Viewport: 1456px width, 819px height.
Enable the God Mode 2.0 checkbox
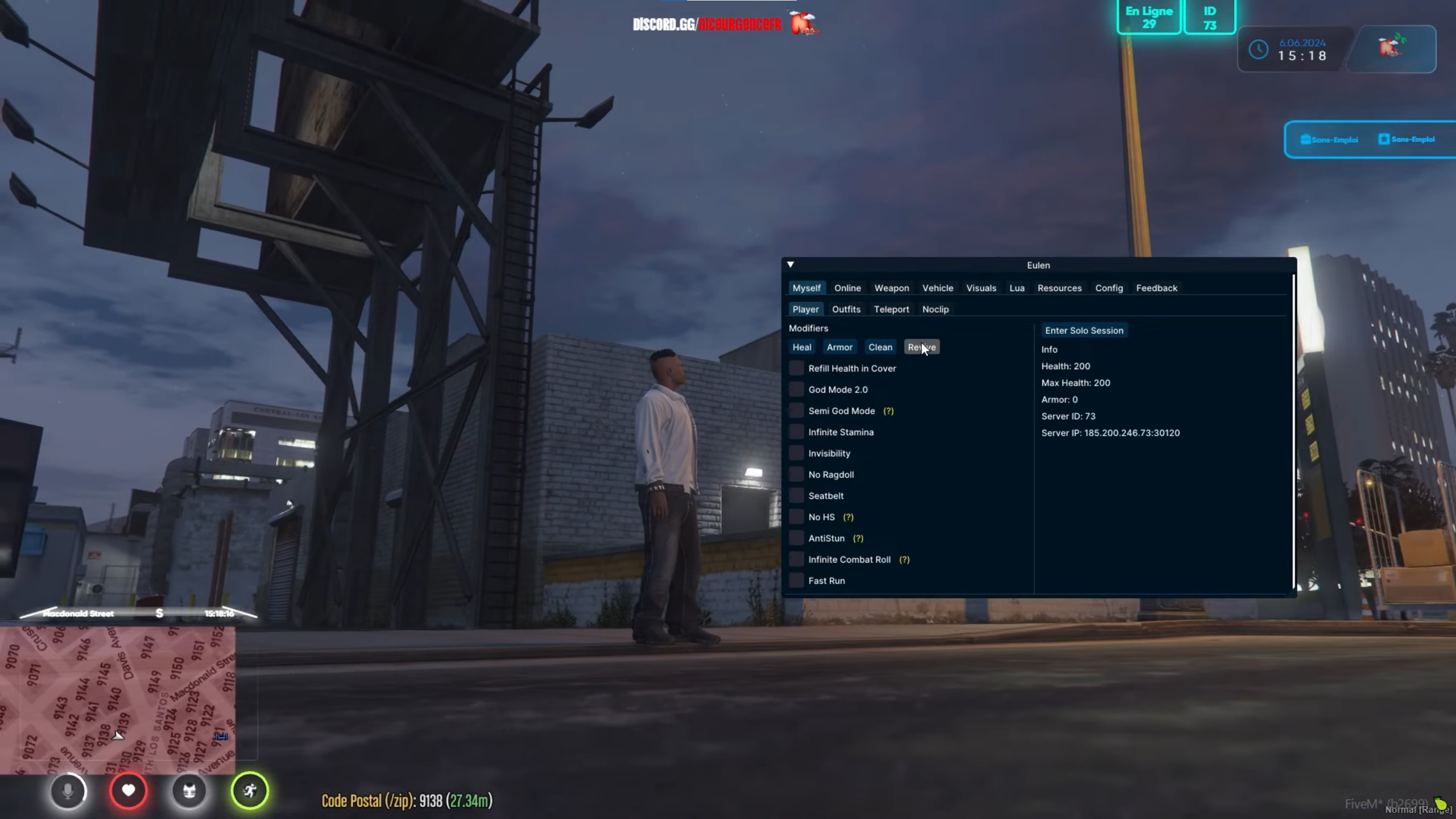[x=796, y=389]
